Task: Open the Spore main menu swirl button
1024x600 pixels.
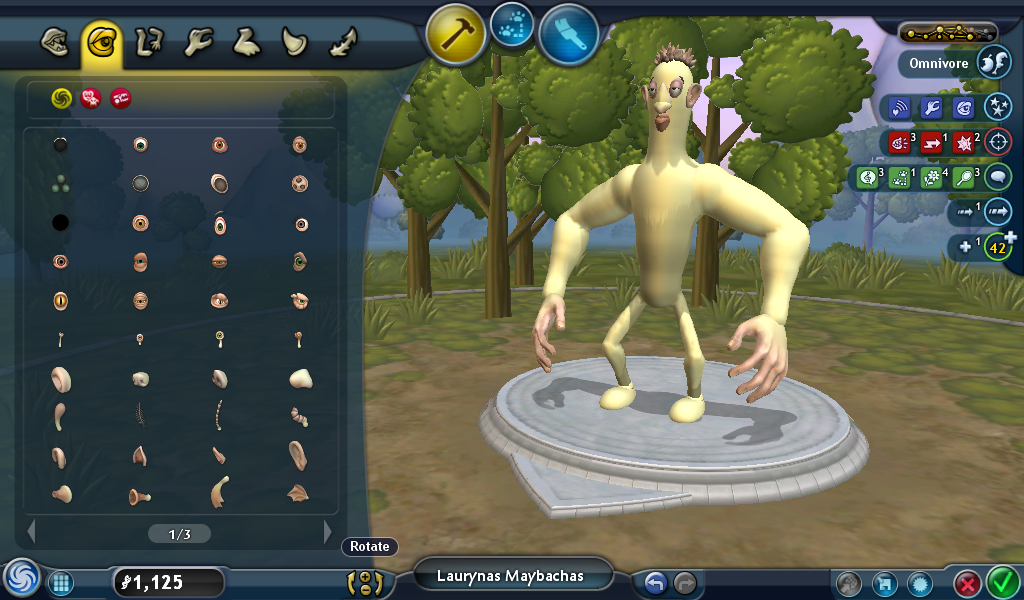Action: 20,578
